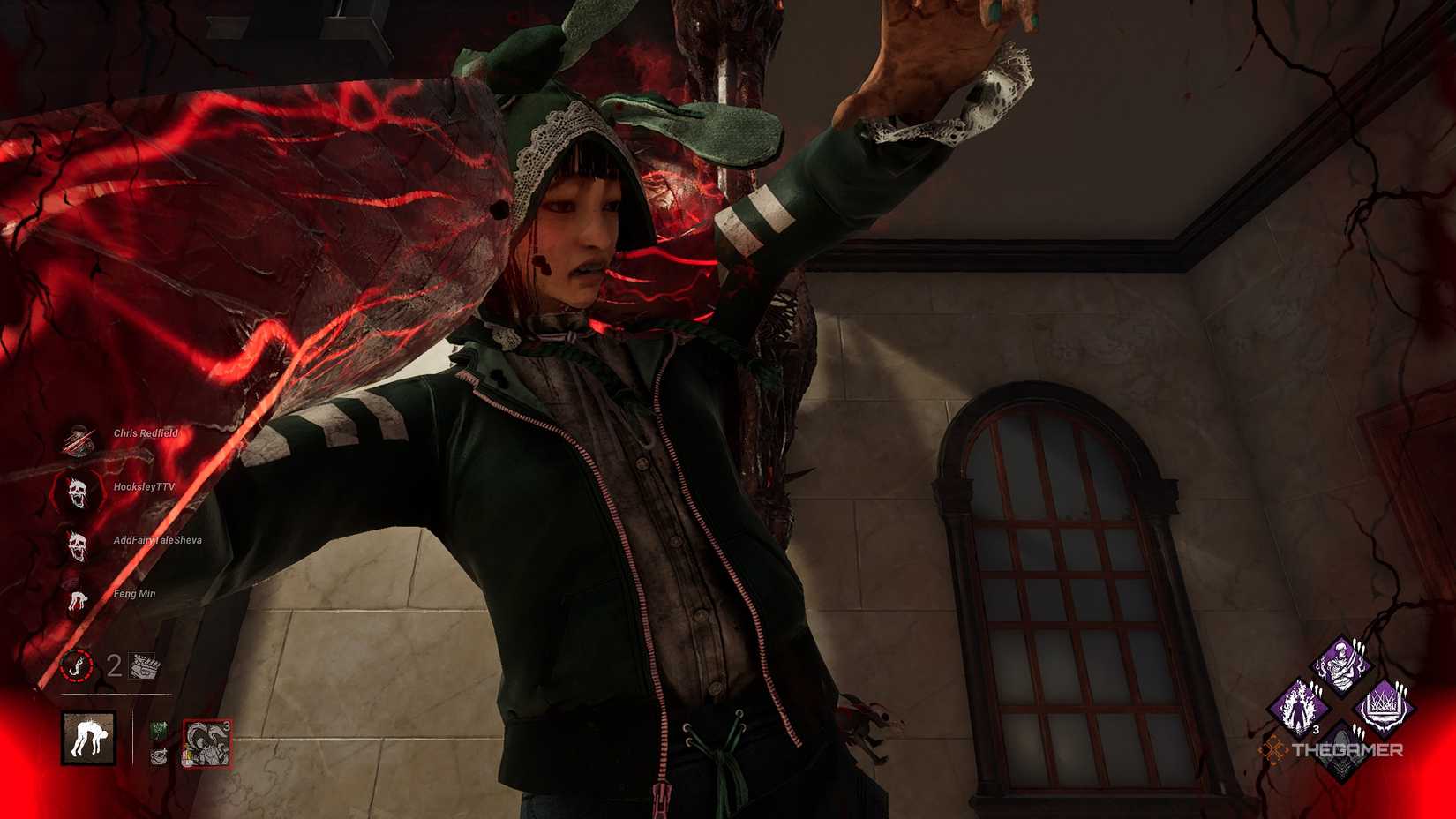Click the hook progress number 2
The image size is (1456, 819).
(x=113, y=666)
